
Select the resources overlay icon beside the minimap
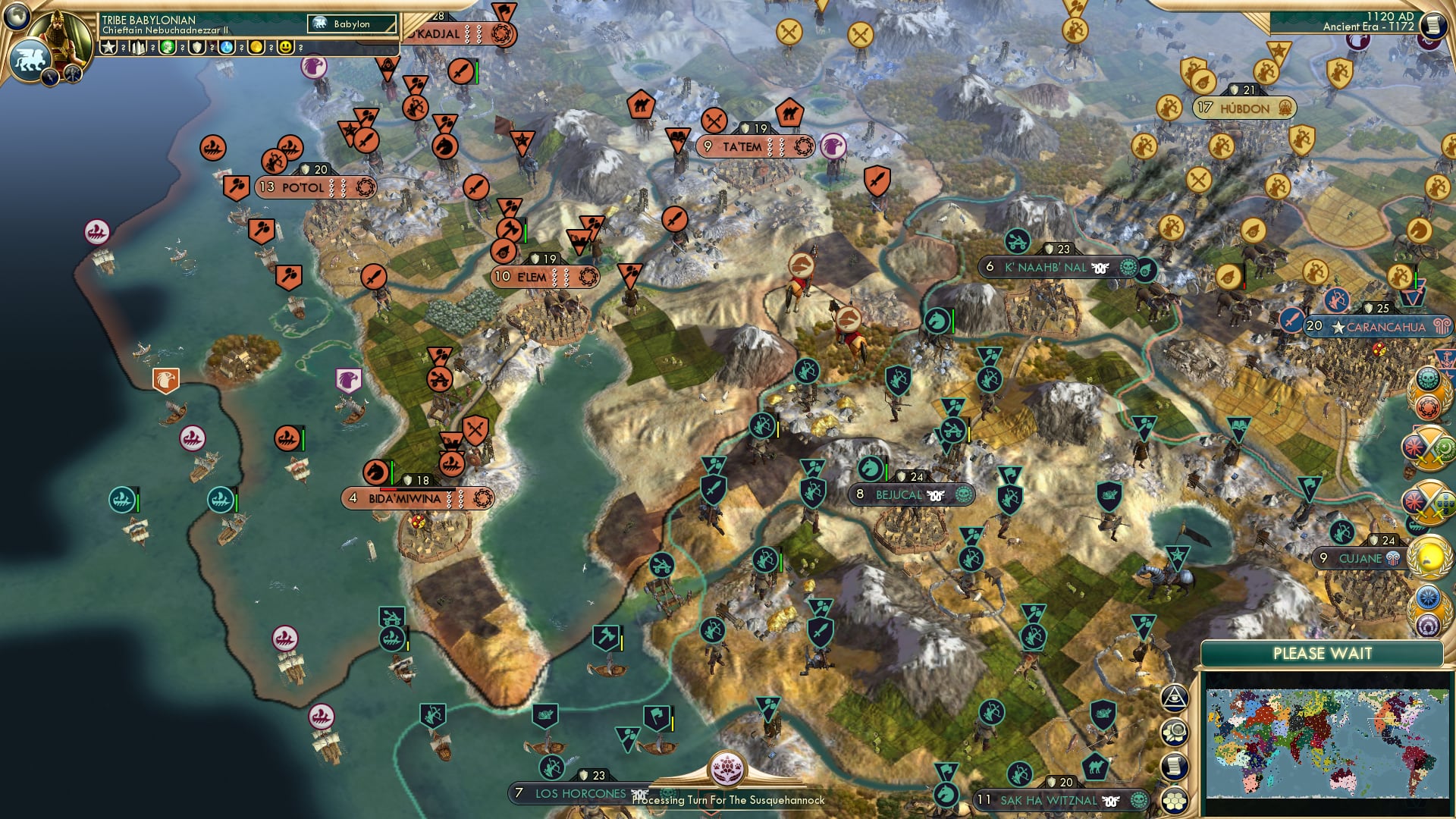pos(1175,730)
